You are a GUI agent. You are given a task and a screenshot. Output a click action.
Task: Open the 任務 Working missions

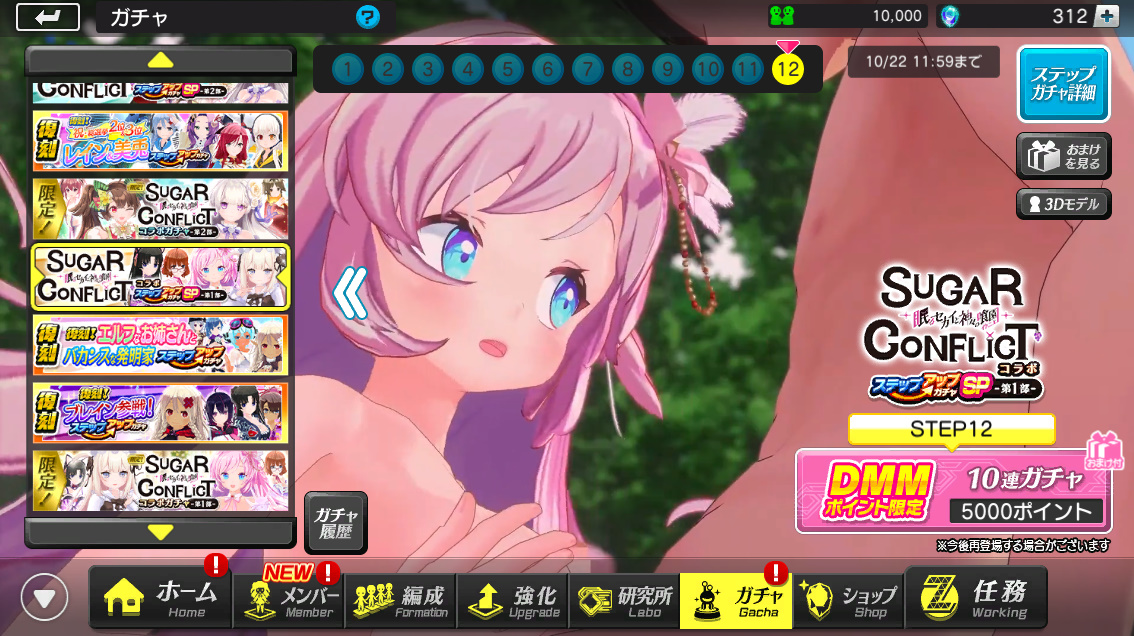976,598
